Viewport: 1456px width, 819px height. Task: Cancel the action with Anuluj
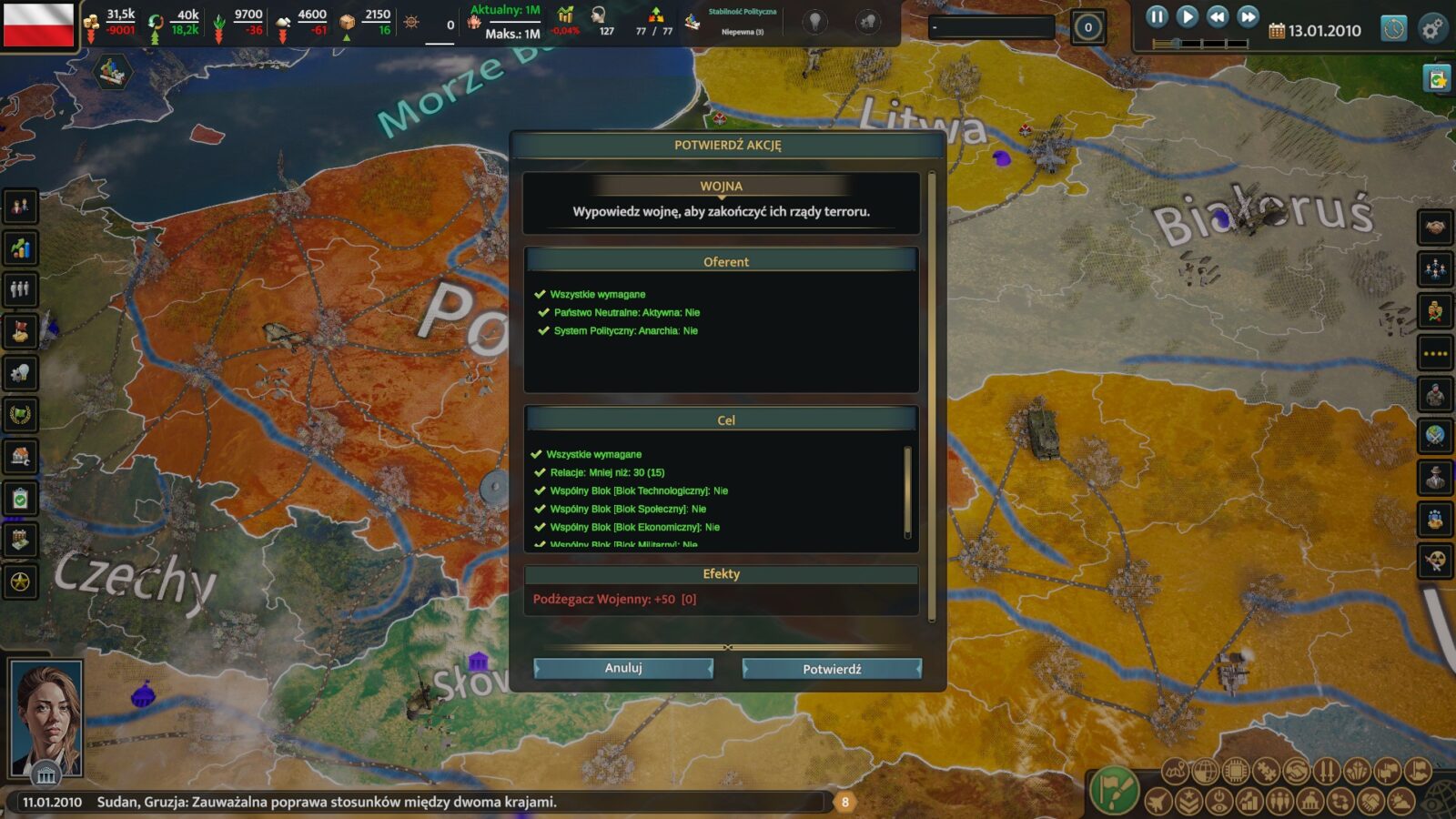623,668
